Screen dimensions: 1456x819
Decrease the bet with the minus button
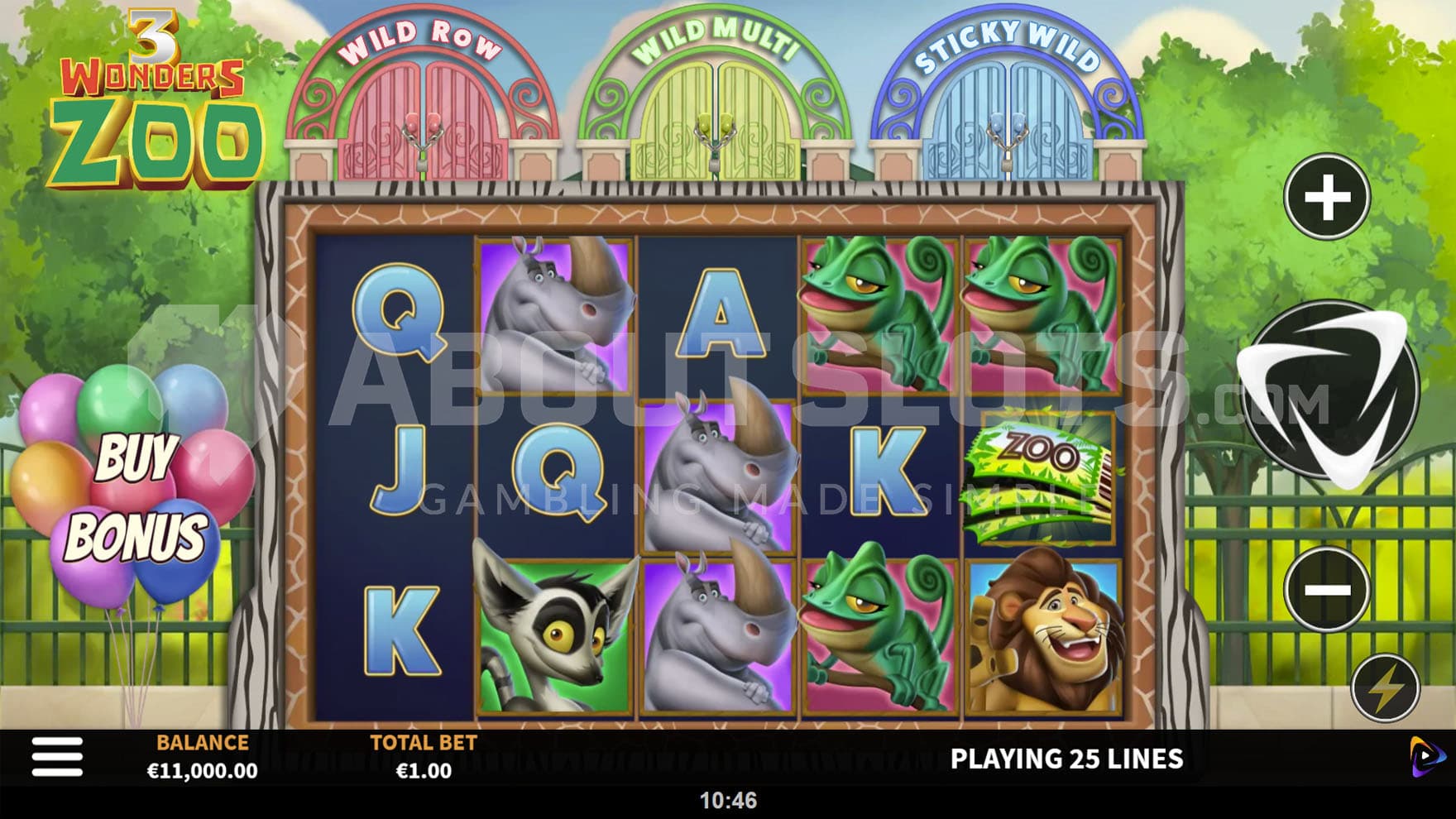coord(1327,589)
